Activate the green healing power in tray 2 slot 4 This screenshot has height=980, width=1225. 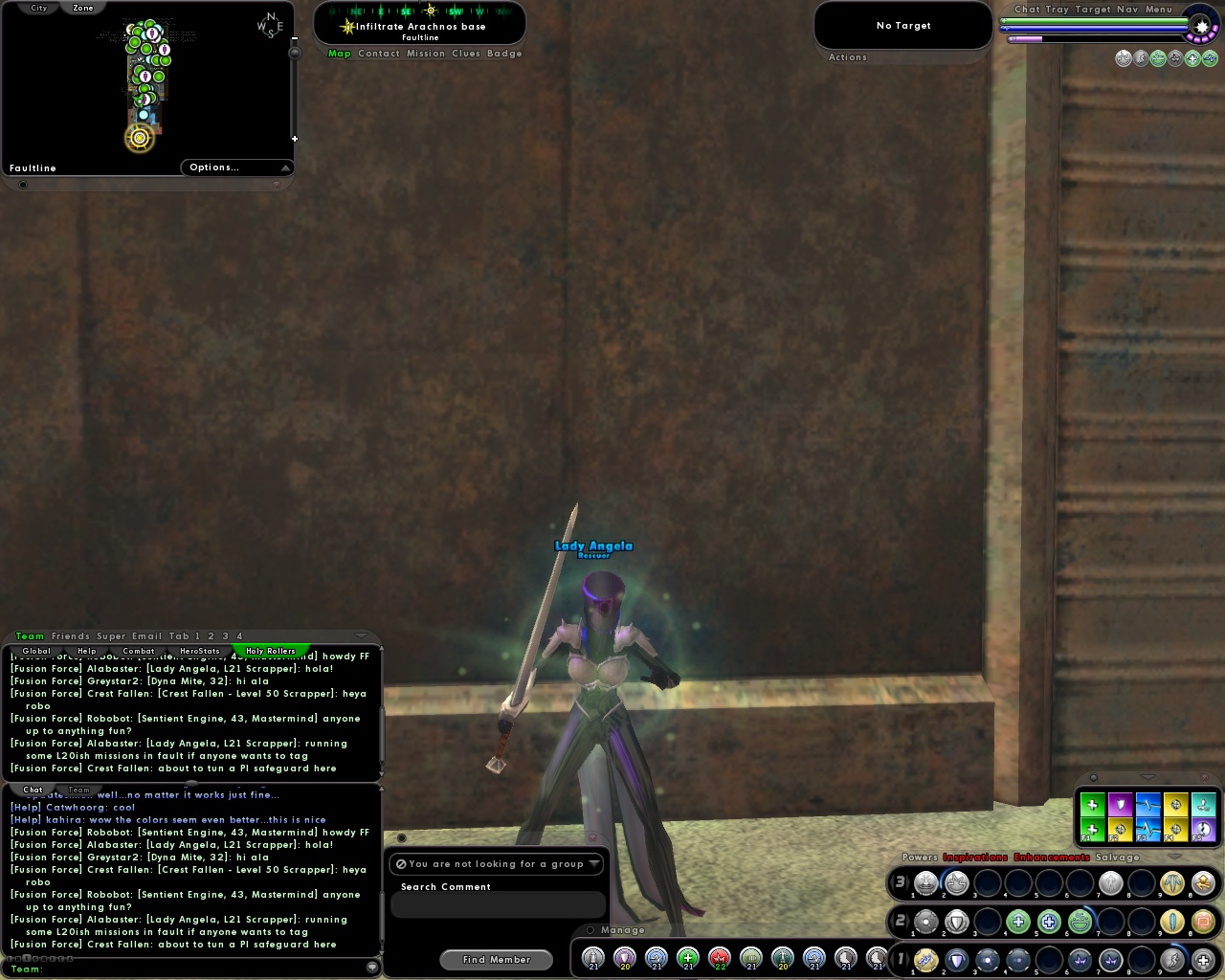pyautogui.click(x=1018, y=920)
